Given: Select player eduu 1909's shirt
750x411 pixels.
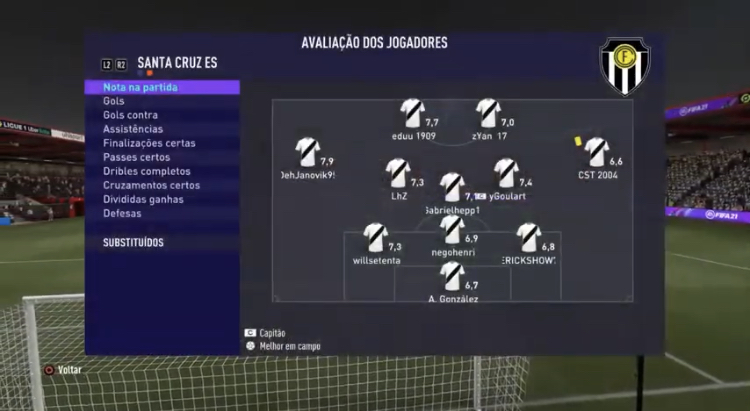Looking at the screenshot, I should [x=411, y=112].
